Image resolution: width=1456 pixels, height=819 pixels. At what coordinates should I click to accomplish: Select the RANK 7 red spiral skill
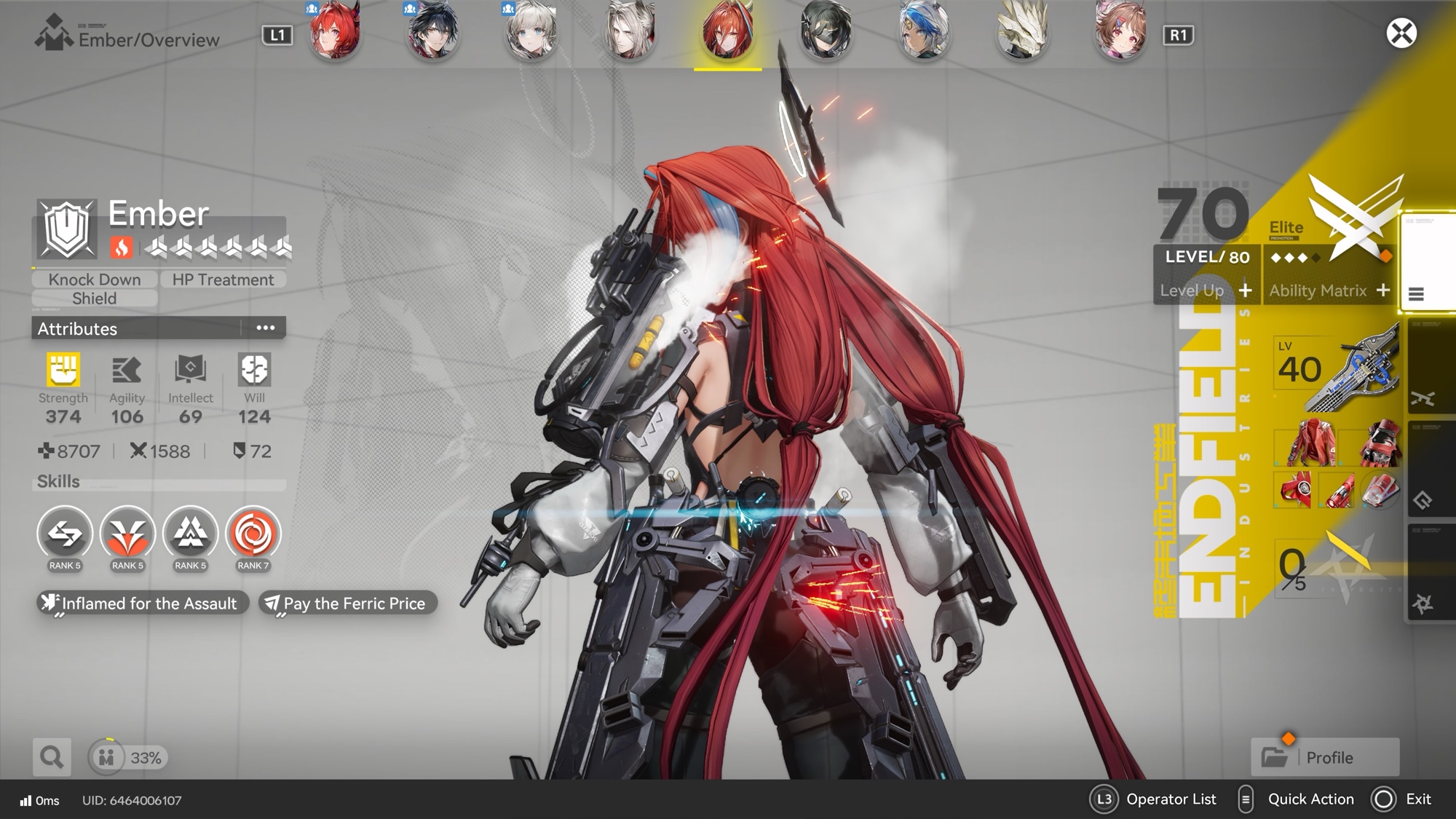(x=253, y=534)
